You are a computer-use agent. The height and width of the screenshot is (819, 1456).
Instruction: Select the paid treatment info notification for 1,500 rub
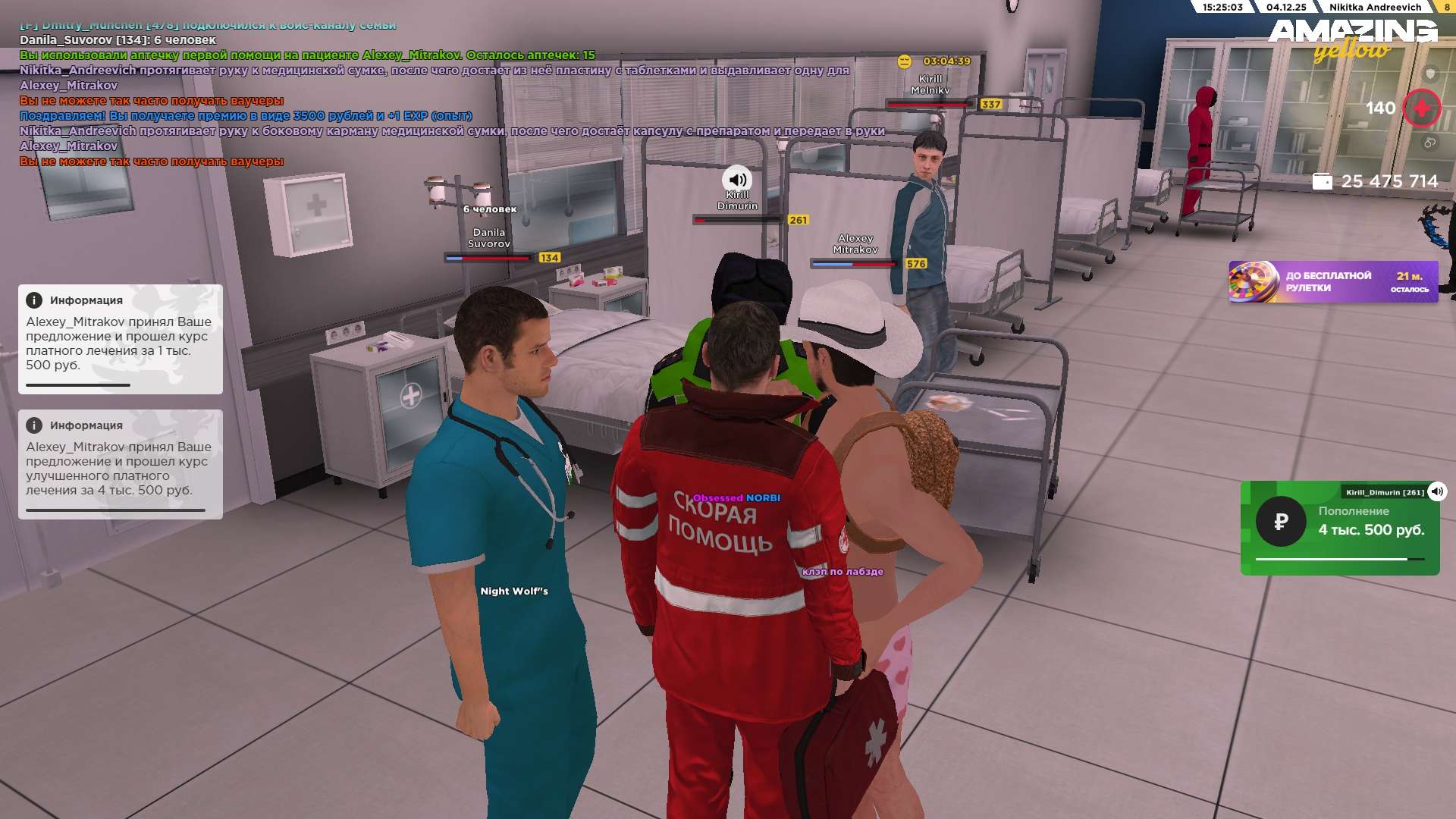coord(120,339)
